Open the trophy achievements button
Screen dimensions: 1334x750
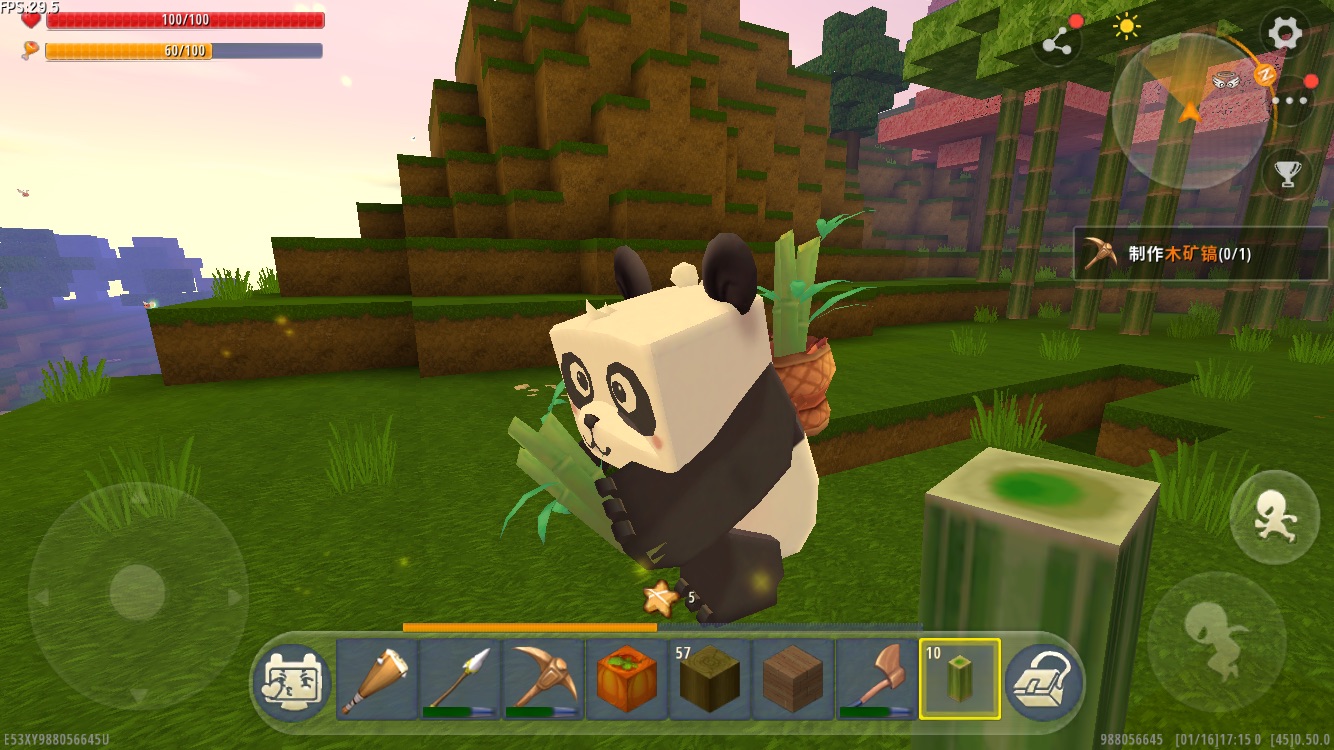click(1287, 174)
